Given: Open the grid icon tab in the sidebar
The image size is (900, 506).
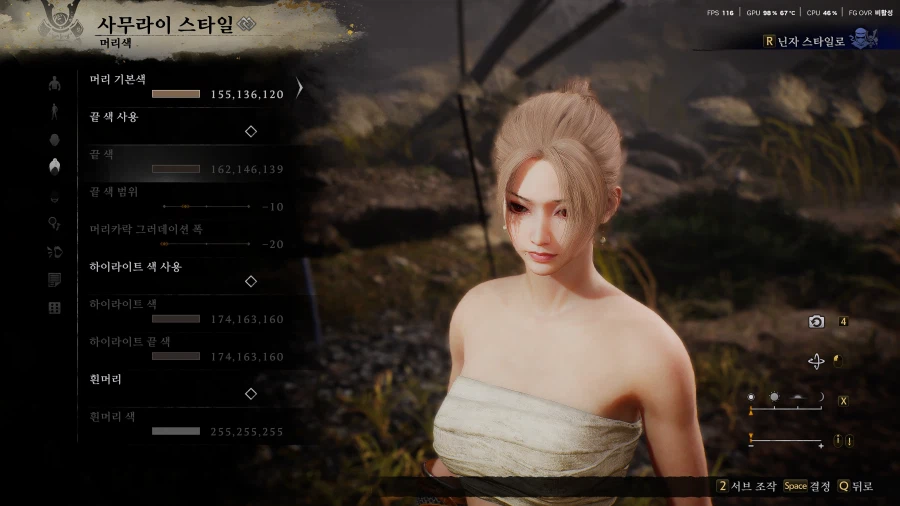Looking at the screenshot, I should tap(54, 308).
